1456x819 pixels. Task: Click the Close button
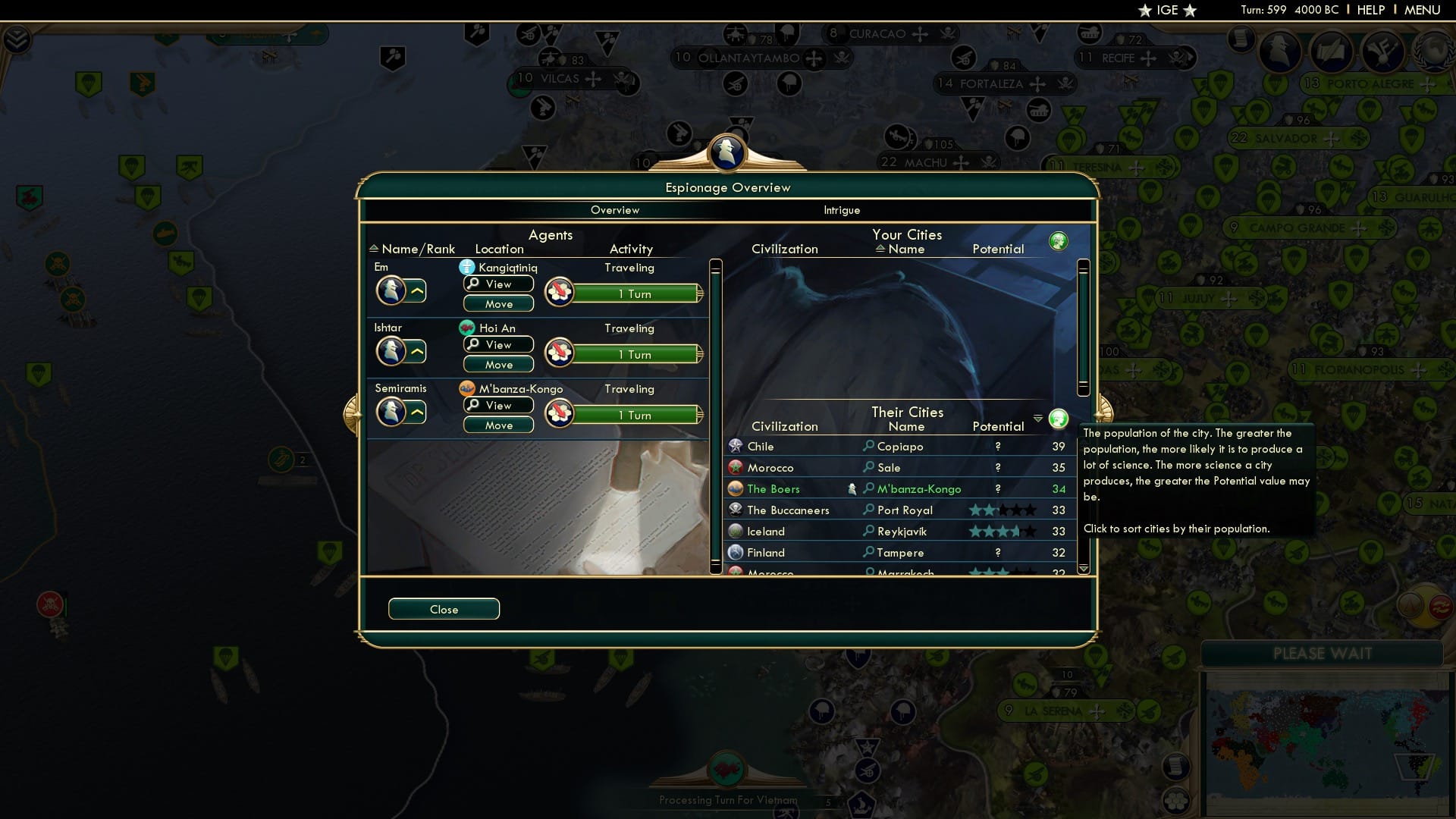point(444,609)
